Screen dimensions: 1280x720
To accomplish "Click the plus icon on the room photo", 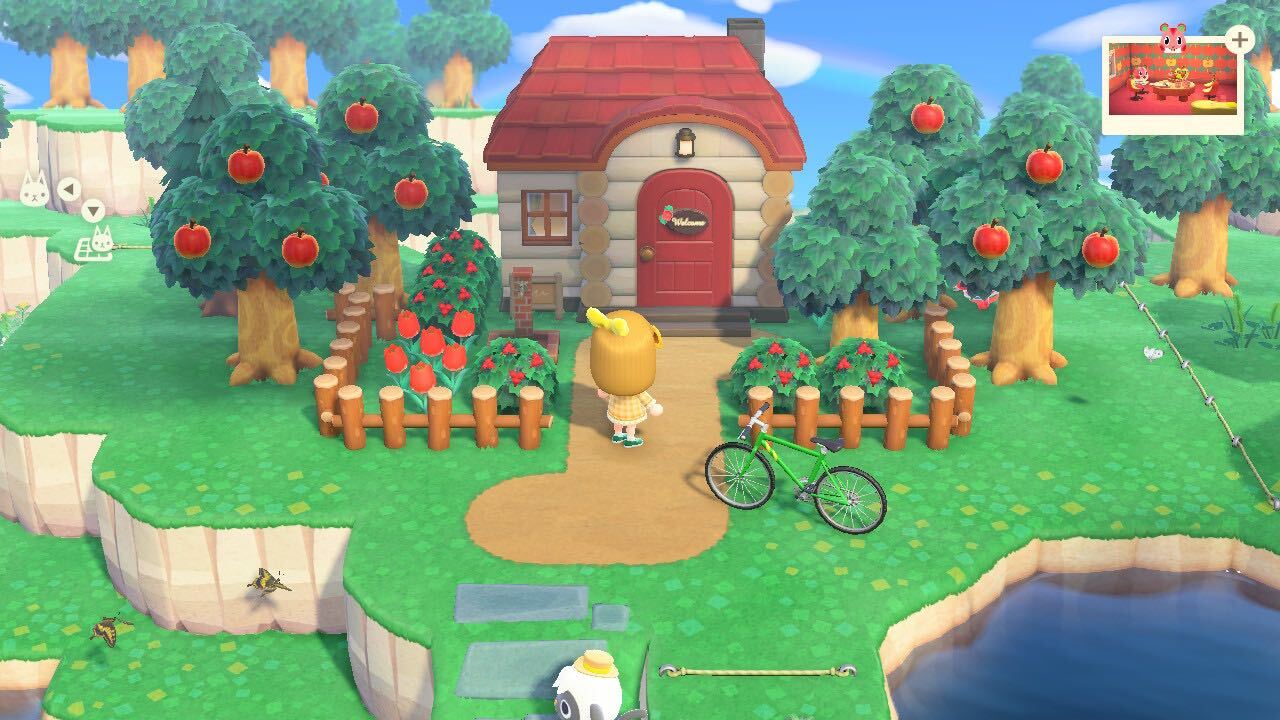I will pyautogui.click(x=1240, y=40).
